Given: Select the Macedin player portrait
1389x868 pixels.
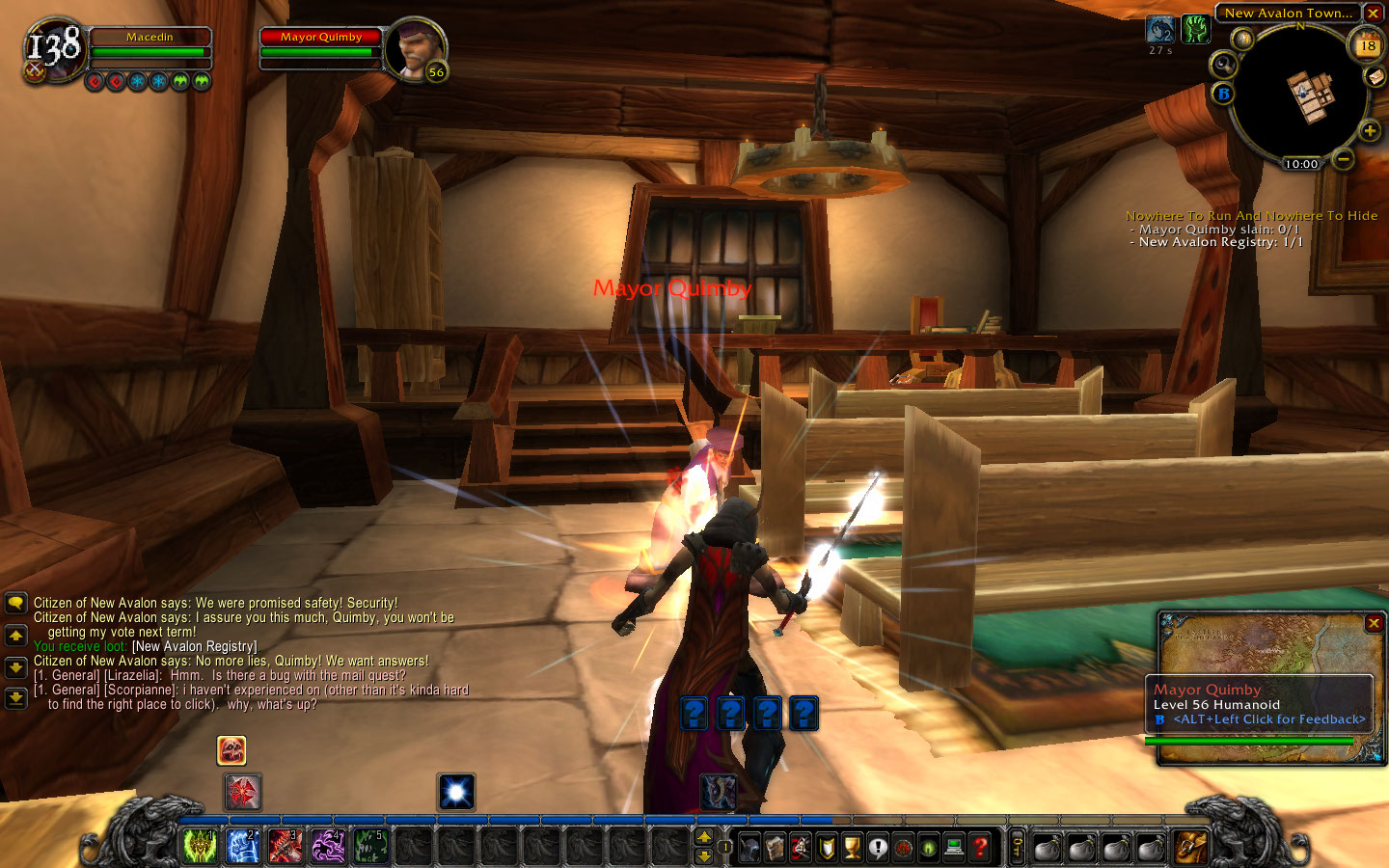Looking at the screenshot, I should click(x=53, y=48).
